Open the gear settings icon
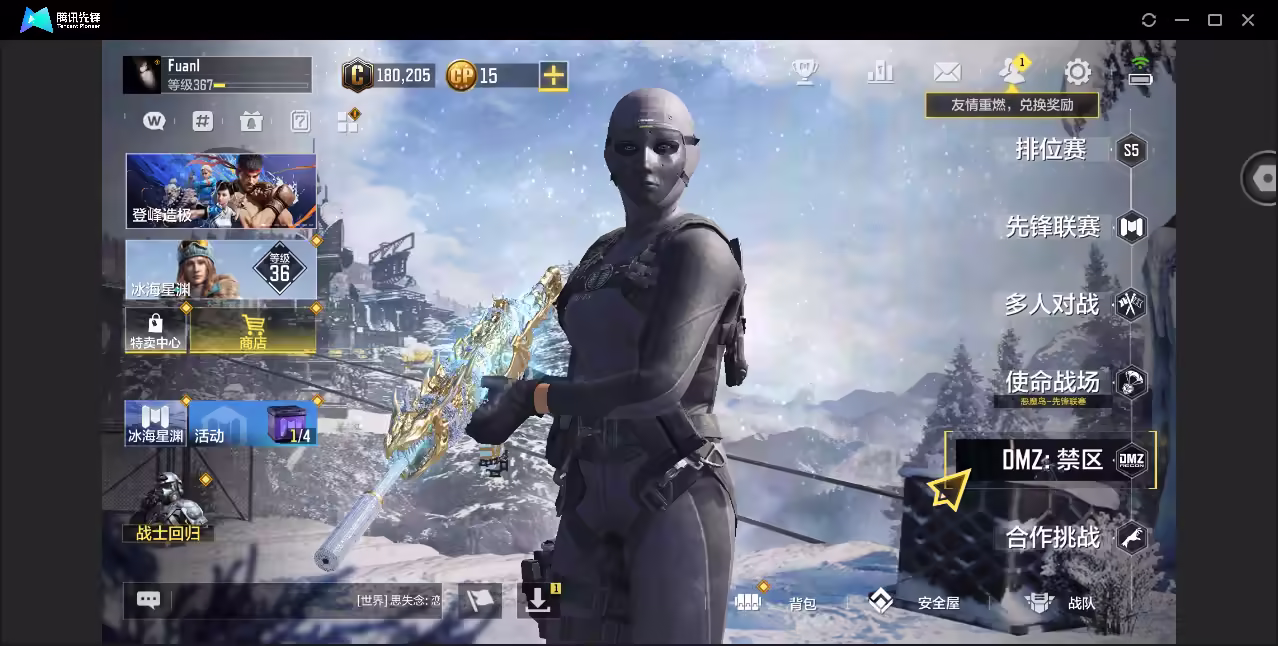The height and width of the screenshot is (646, 1278). 1077,72
